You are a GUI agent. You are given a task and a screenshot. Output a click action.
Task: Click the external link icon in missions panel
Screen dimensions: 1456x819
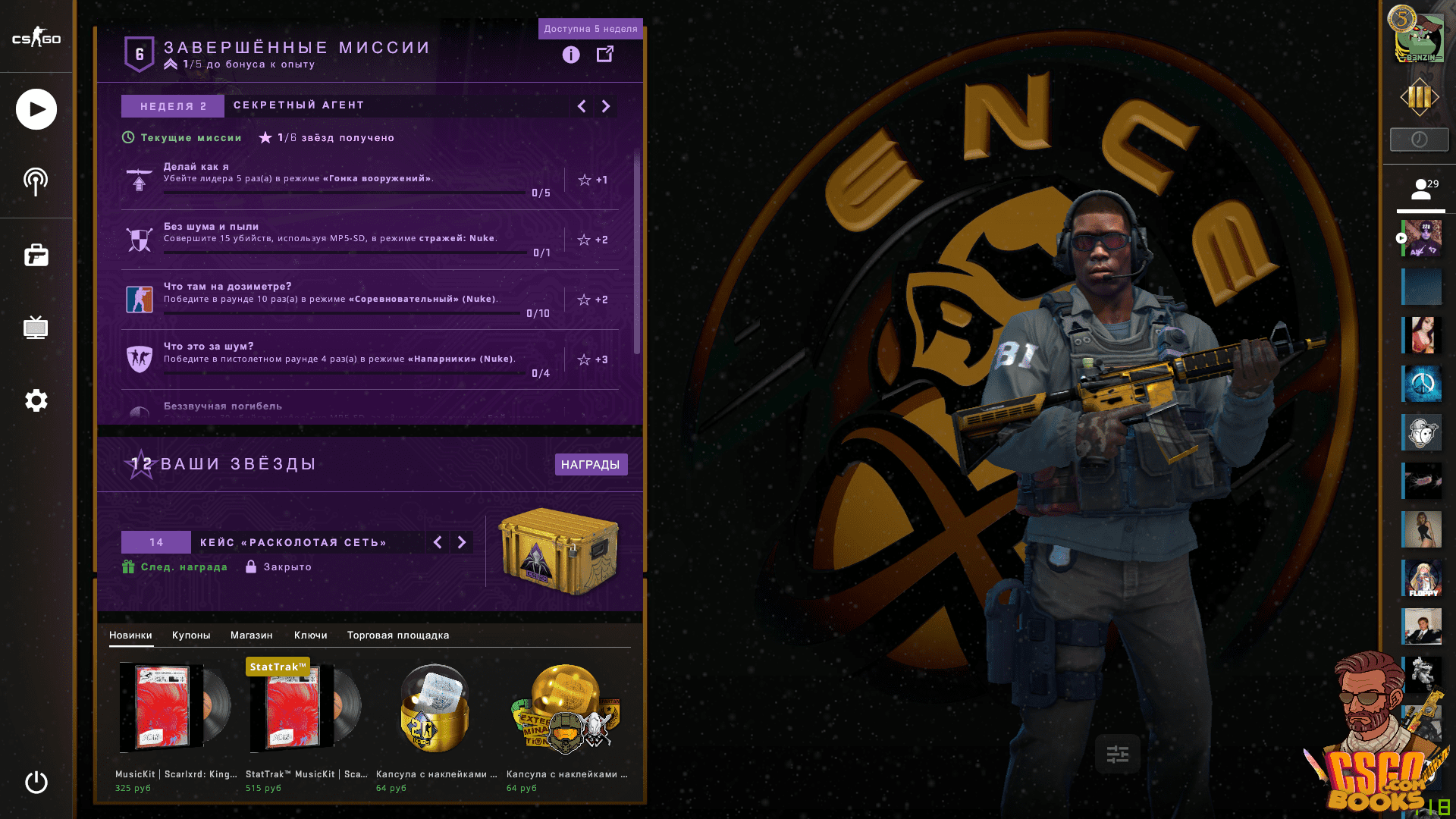606,55
